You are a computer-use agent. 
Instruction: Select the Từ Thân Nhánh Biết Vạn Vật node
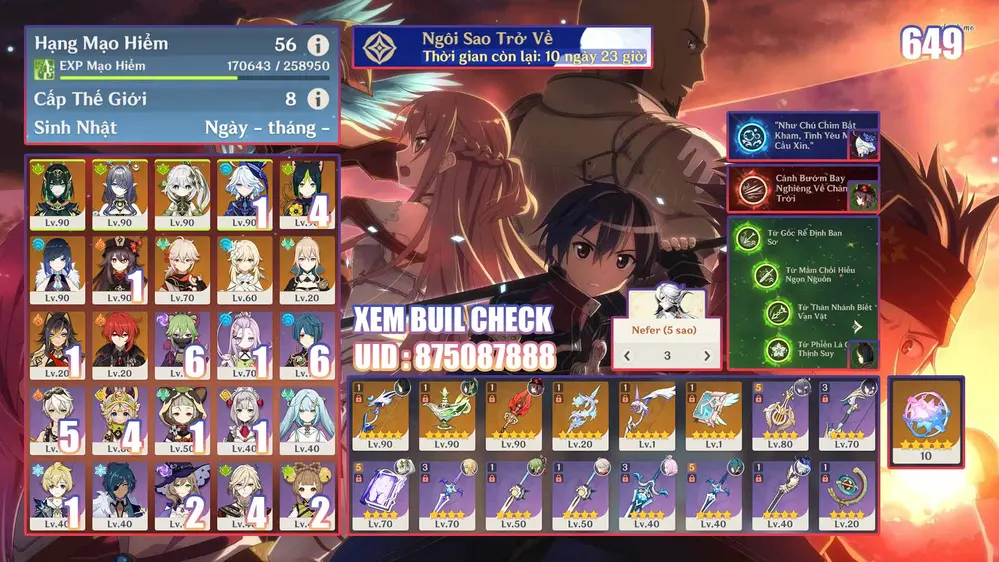(x=779, y=313)
